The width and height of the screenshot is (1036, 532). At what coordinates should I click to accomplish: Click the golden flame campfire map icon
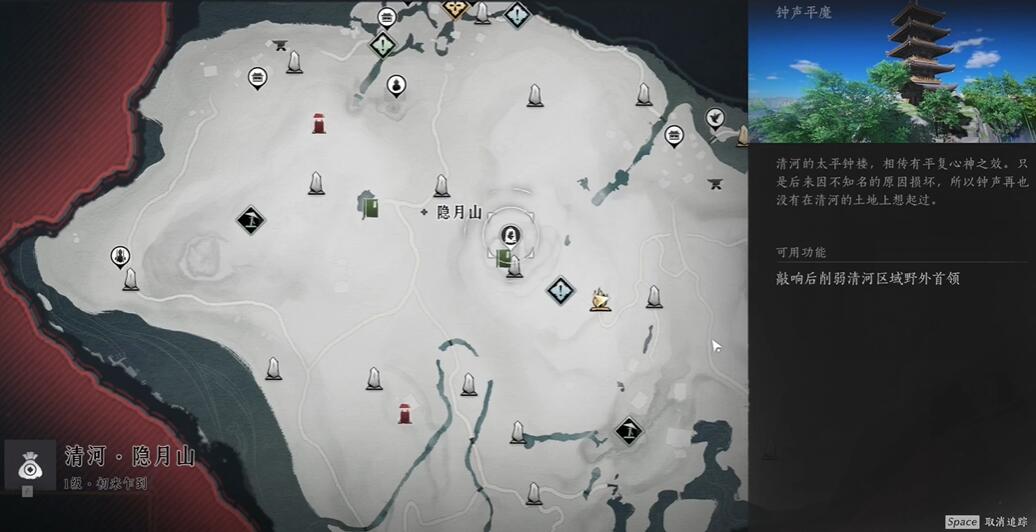[600, 299]
